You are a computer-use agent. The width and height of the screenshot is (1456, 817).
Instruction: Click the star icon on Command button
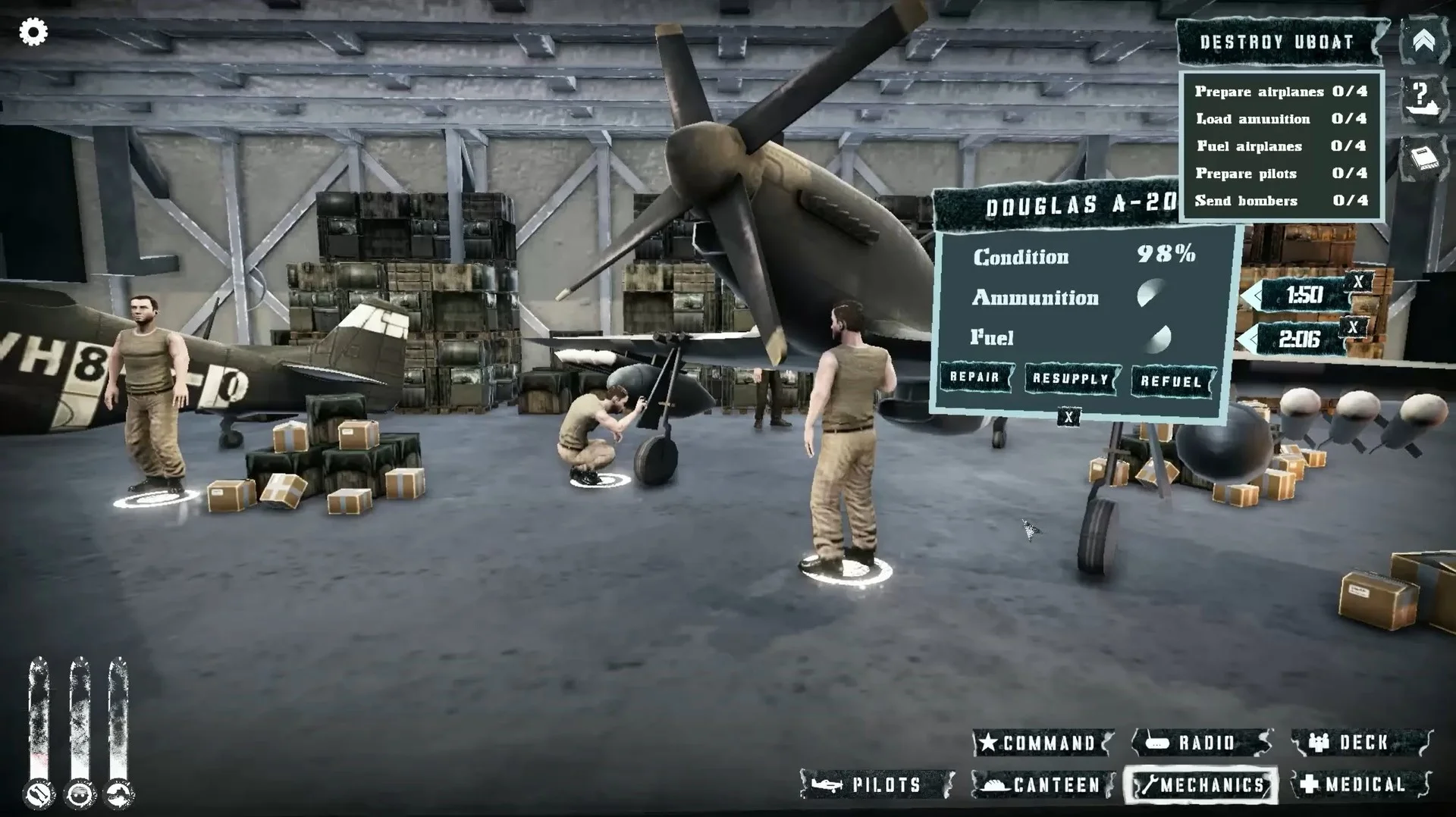[989, 743]
